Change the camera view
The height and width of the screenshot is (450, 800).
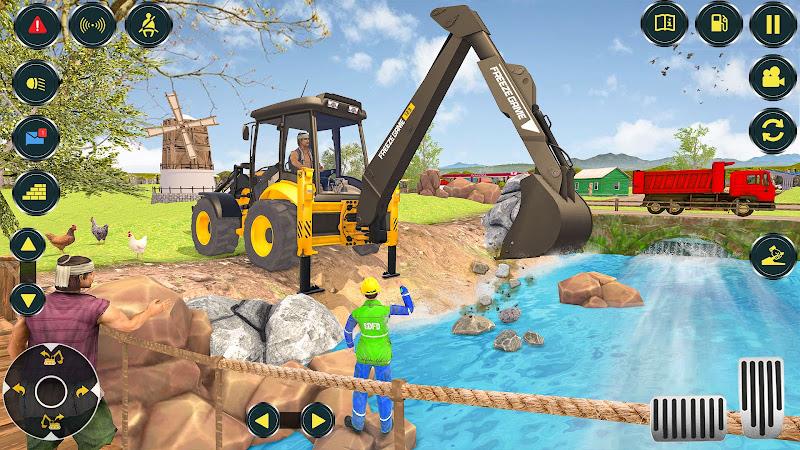tap(771, 78)
